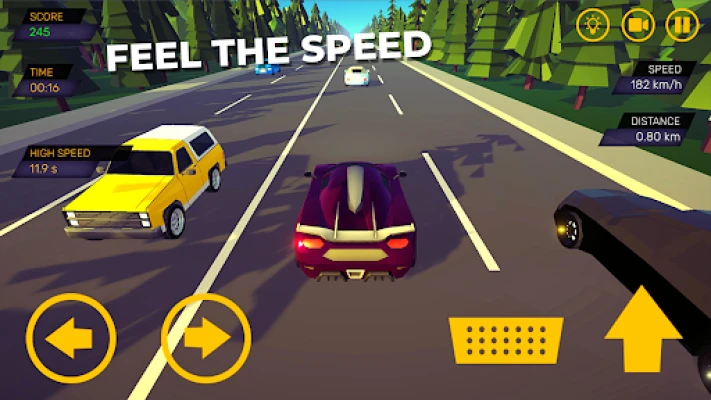This screenshot has width=711, height=400.
Task: Steer left with the left arrow button
Action: (x=71, y=340)
